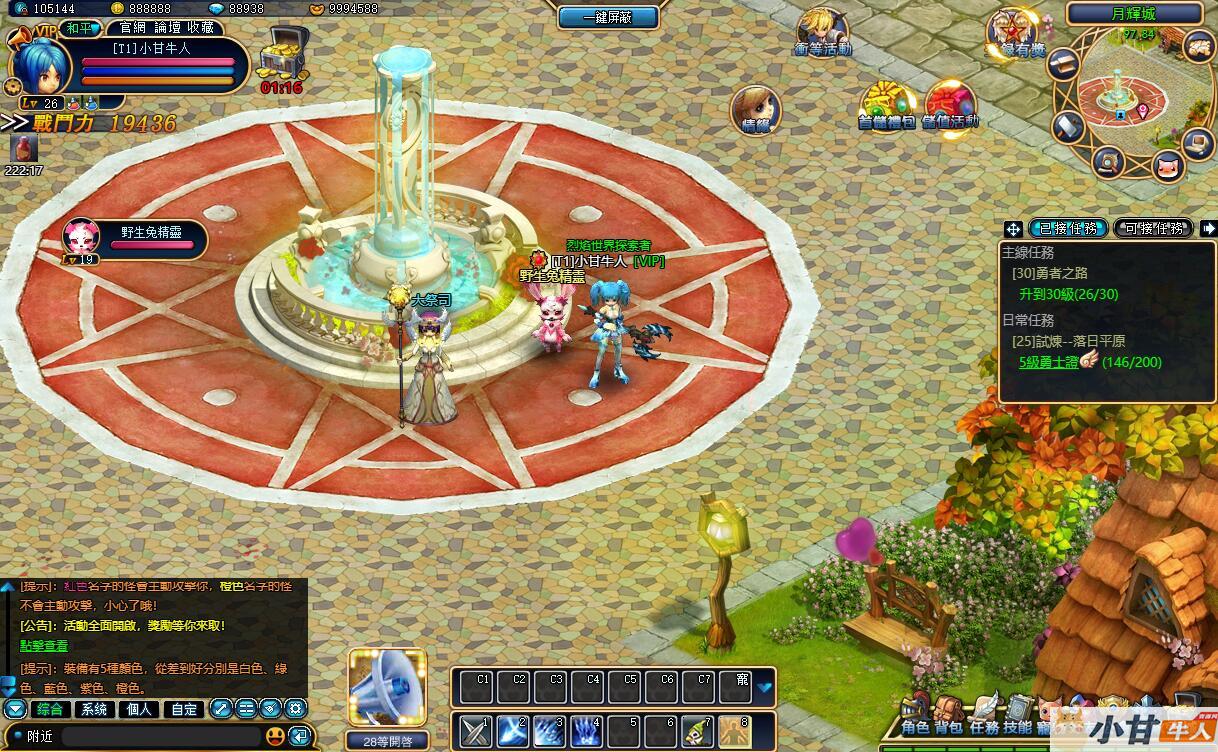Click the 一鍵屏蔽 button at top
This screenshot has width=1218, height=752.
click(x=608, y=17)
